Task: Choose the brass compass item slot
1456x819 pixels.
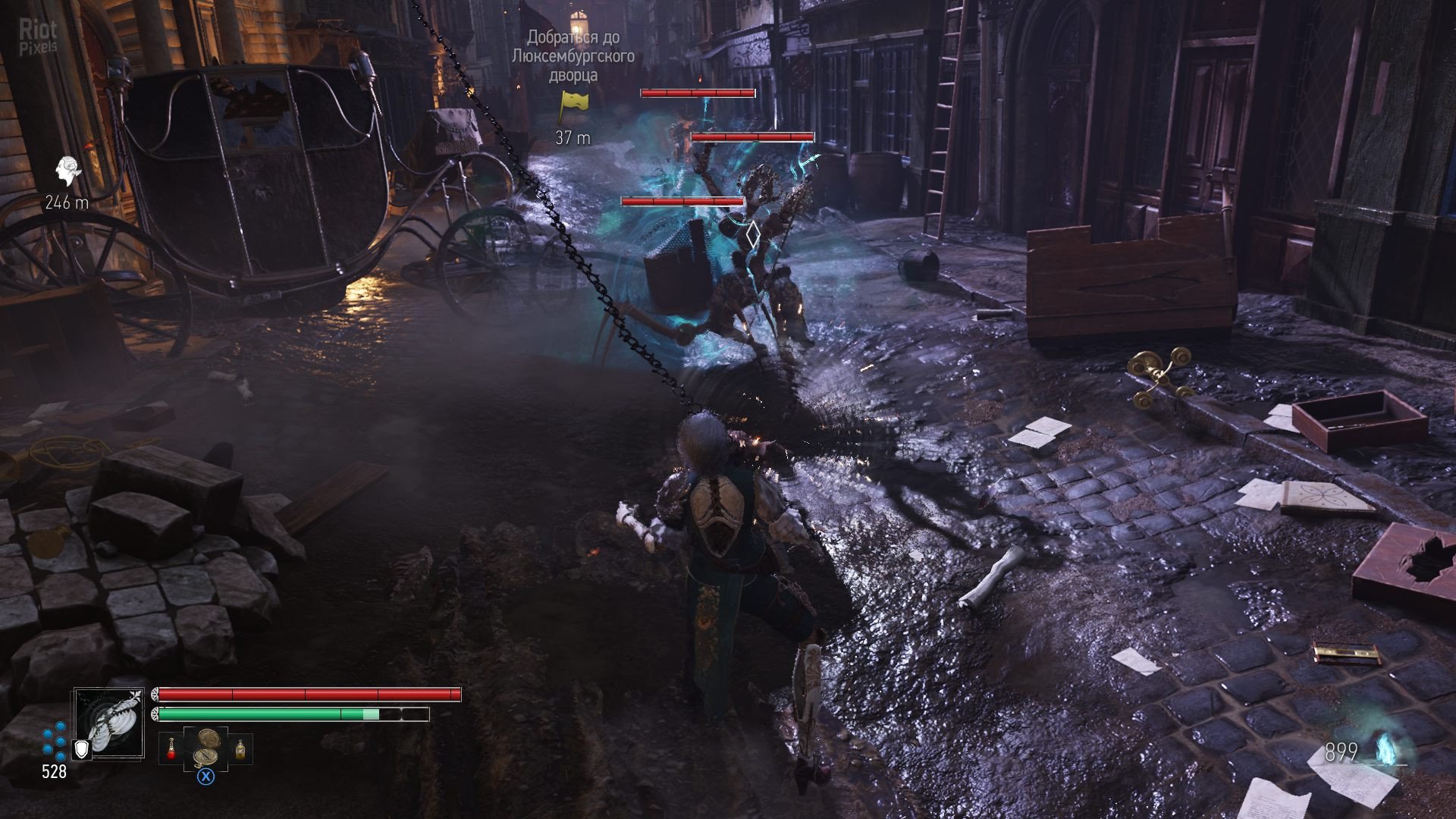Action: point(205,748)
